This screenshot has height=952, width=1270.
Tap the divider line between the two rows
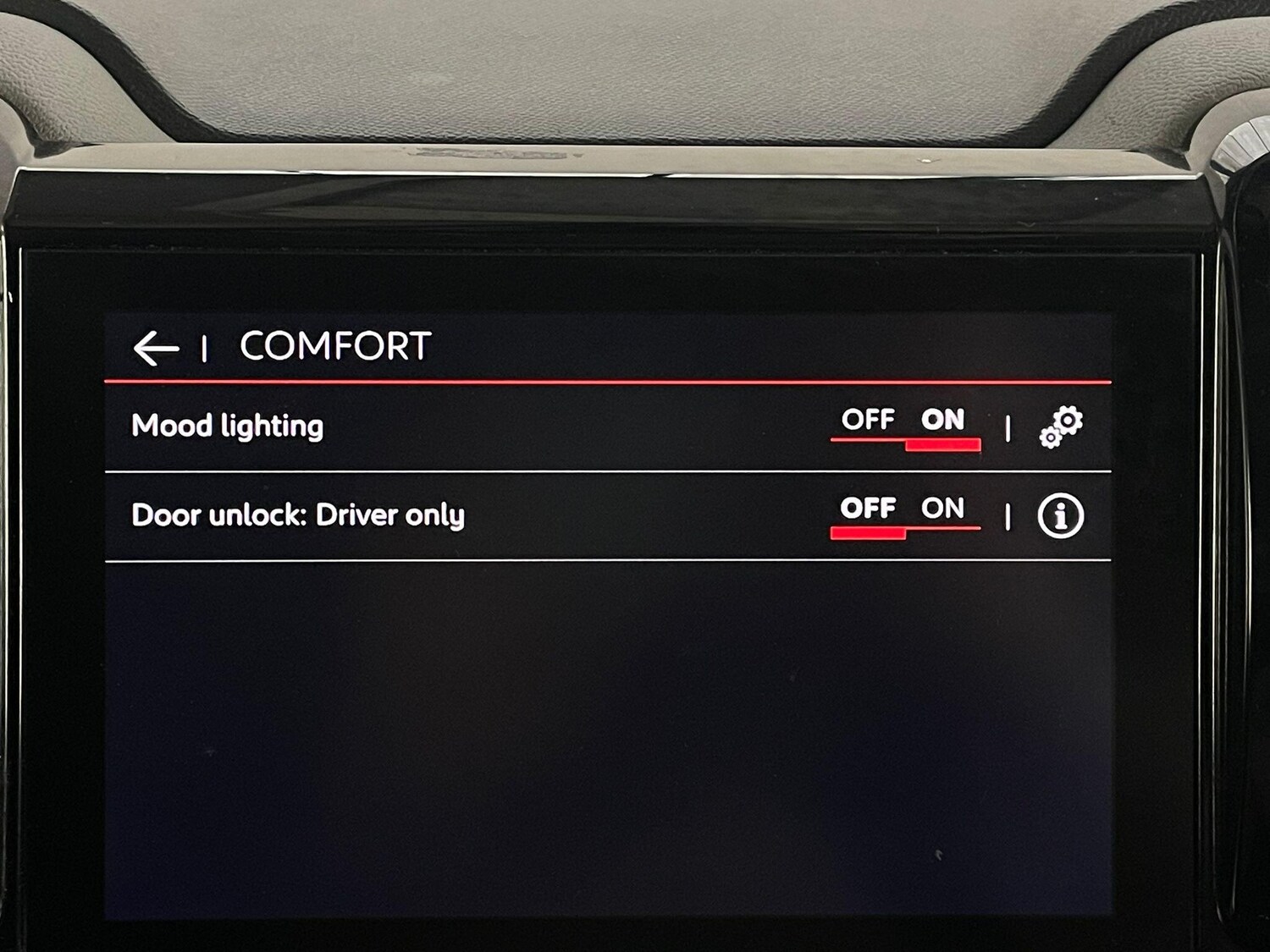605,469
